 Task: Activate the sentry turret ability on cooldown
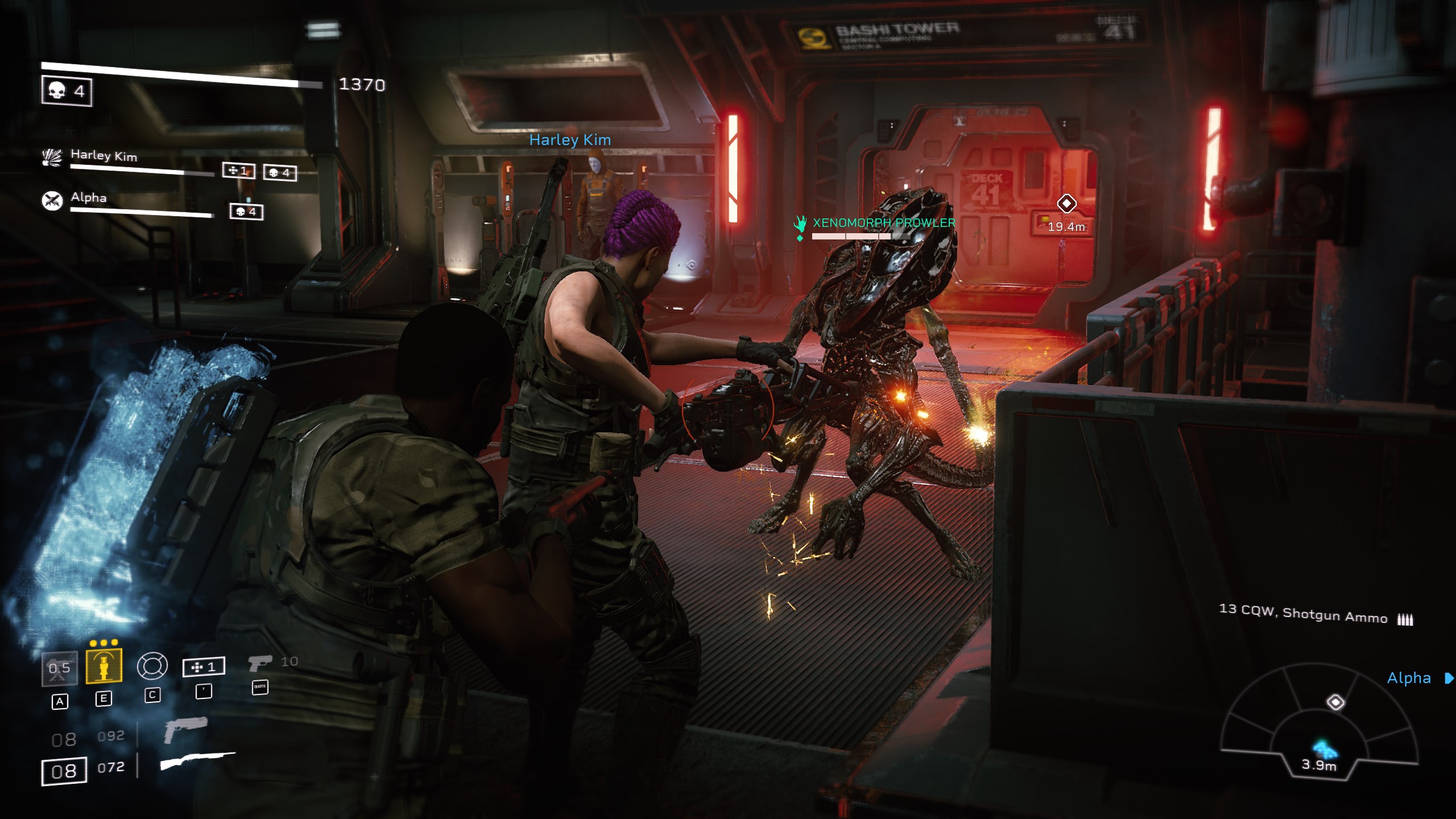(x=60, y=668)
